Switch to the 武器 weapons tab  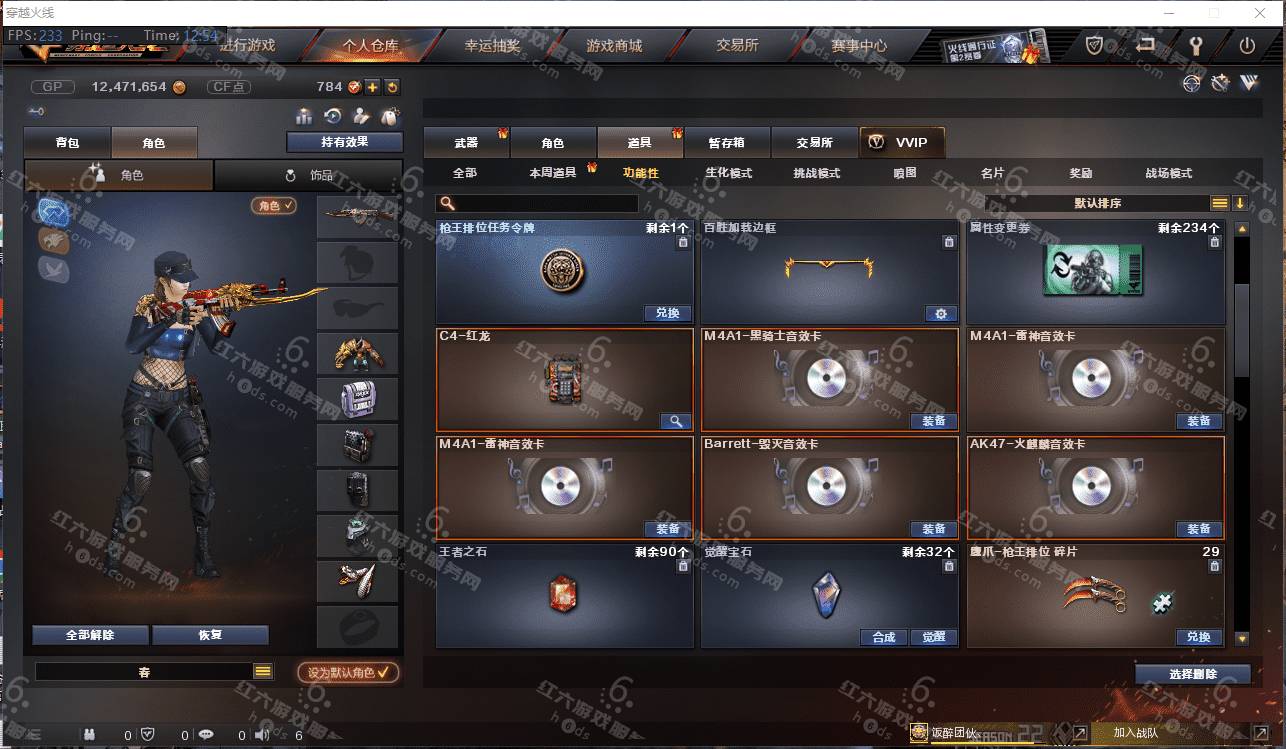[x=466, y=143]
